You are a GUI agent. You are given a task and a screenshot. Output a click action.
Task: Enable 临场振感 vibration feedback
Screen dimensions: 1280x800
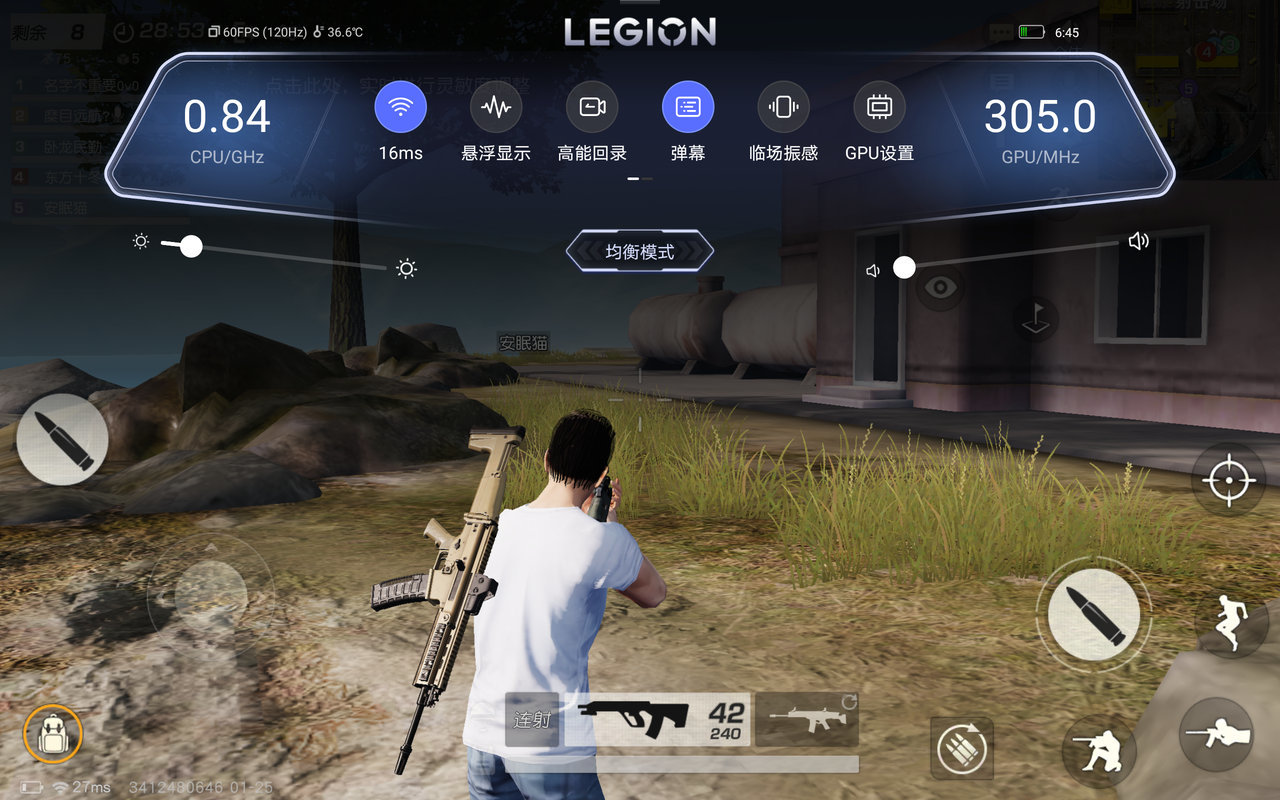[x=783, y=107]
